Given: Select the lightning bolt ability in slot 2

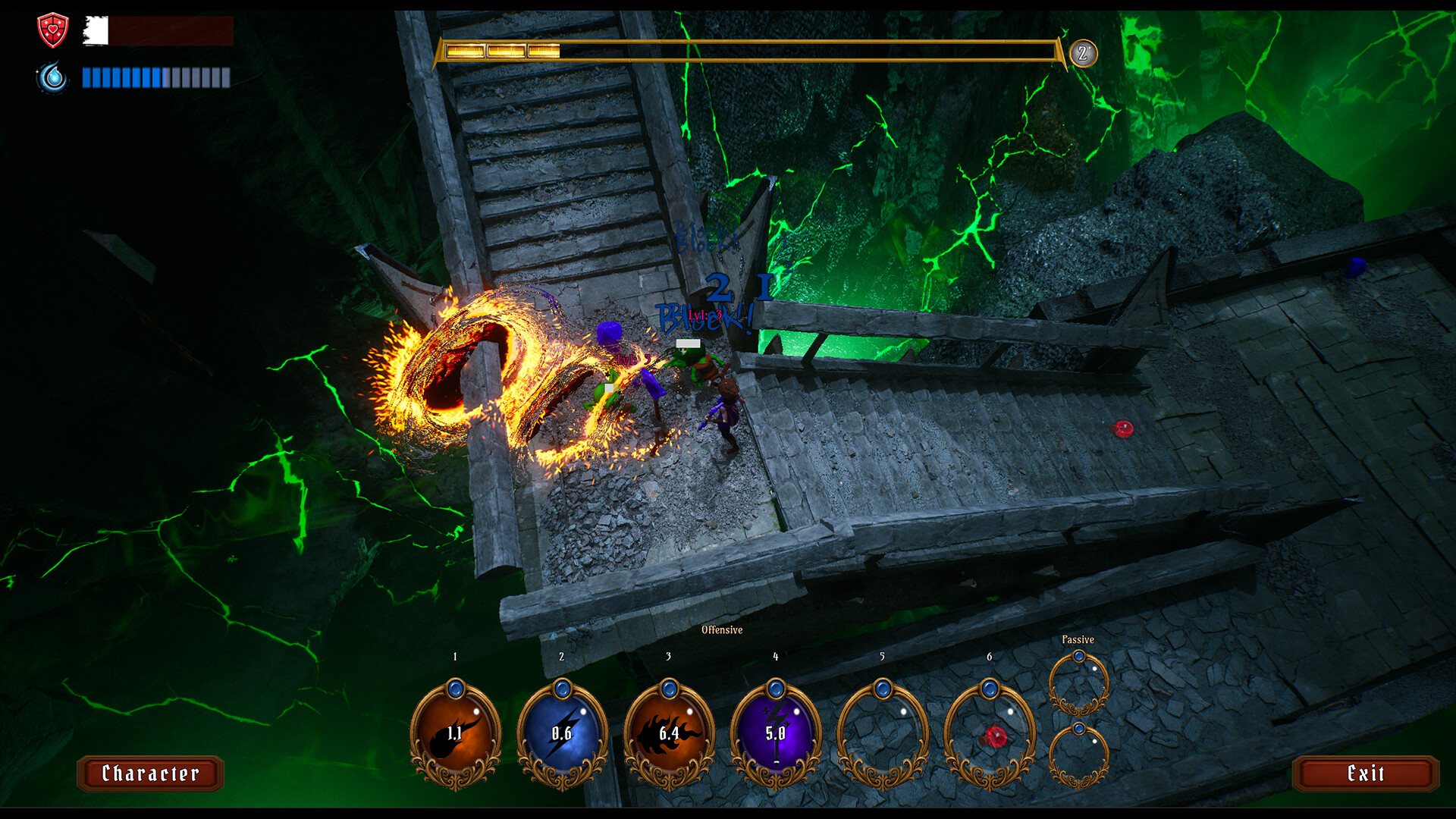Looking at the screenshot, I should click(563, 734).
